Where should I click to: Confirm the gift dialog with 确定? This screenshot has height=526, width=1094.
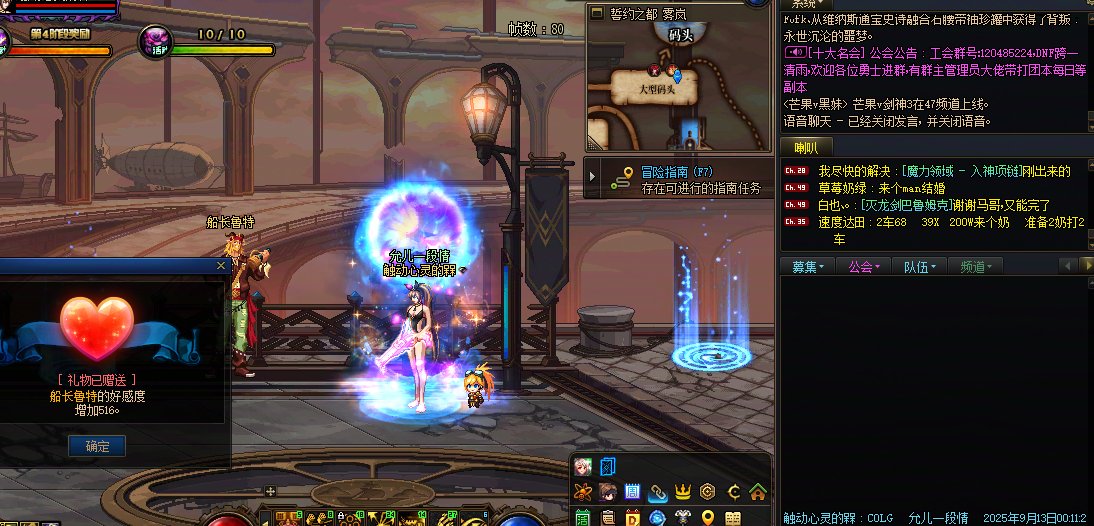click(x=97, y=446)
